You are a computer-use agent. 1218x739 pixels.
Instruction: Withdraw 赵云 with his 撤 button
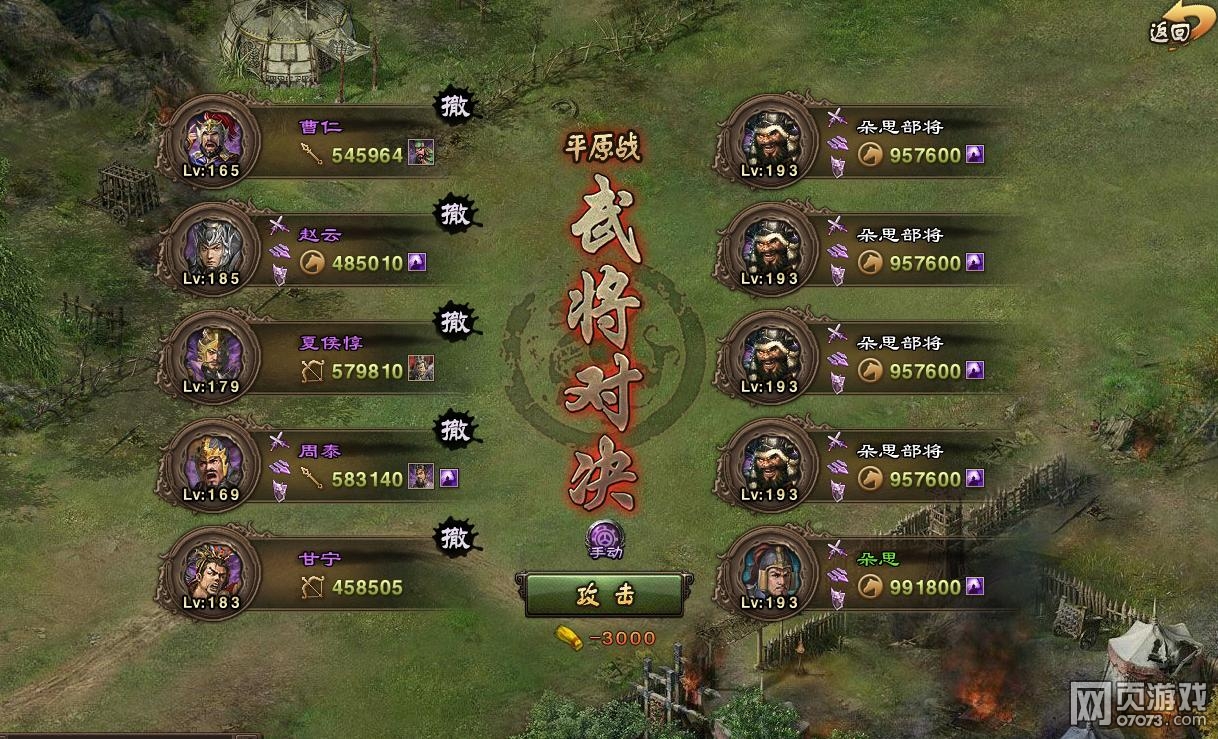(x=455, y=214)
